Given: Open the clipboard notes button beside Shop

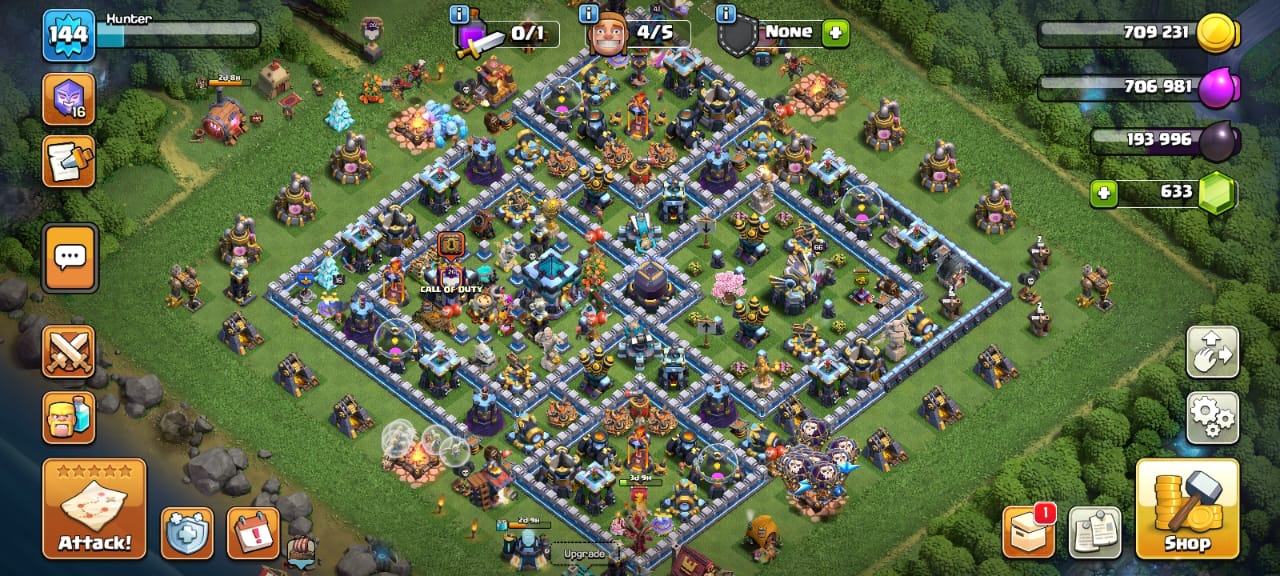Looking at the screenshot, I should click(x=1094, y=531).
